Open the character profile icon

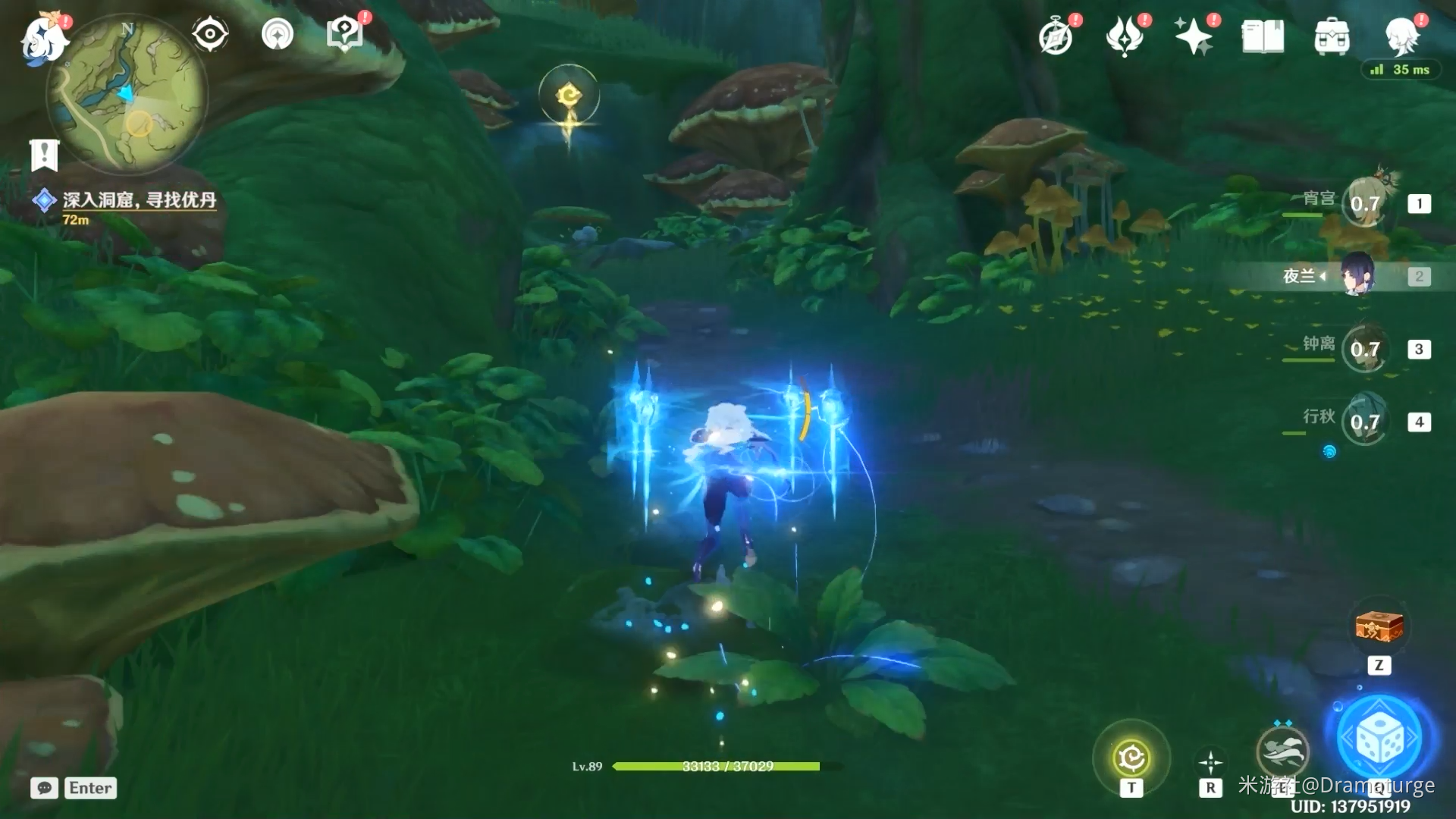[1401, 36]
